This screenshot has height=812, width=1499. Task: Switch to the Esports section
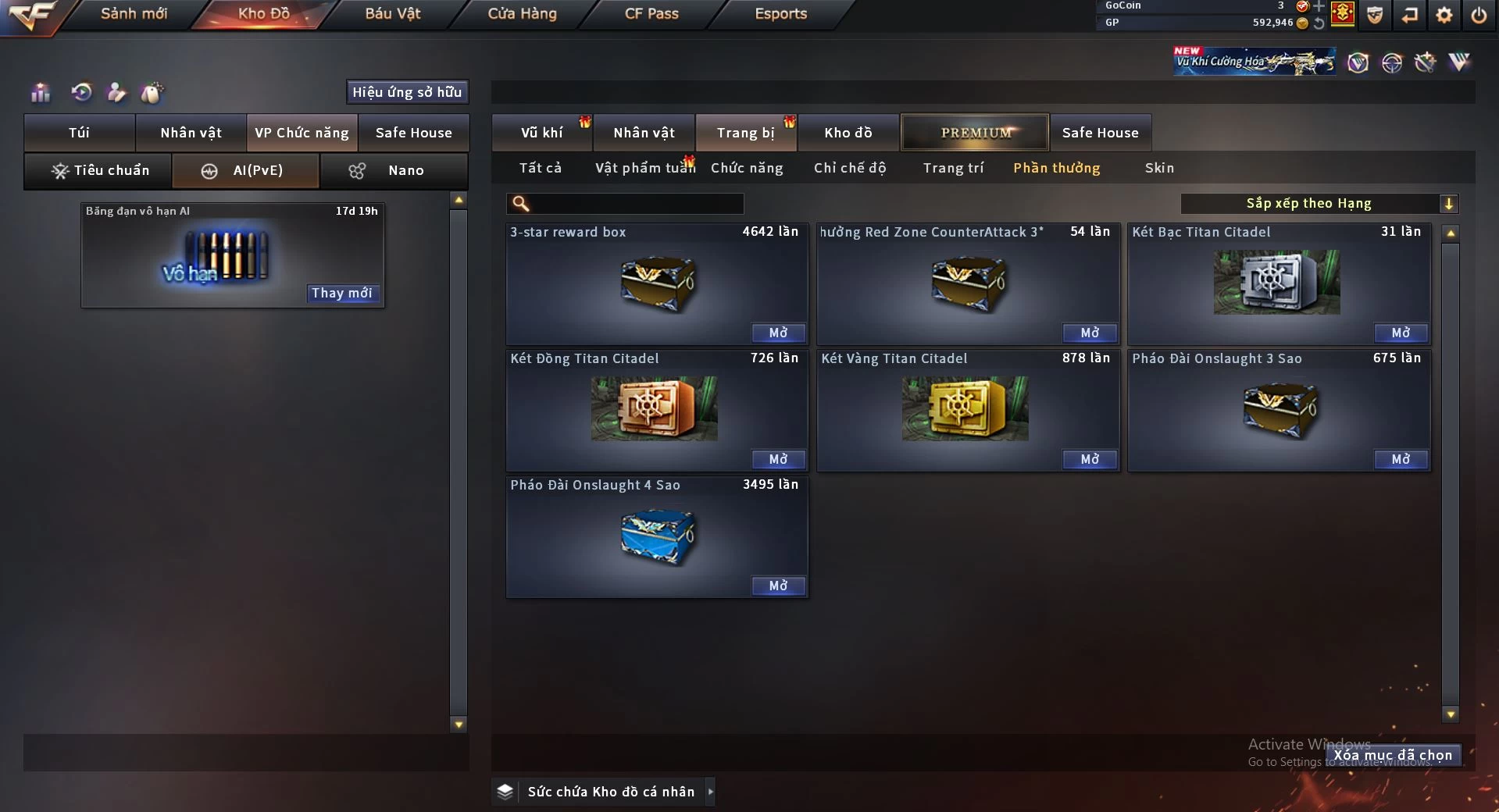tap(780, 14)
